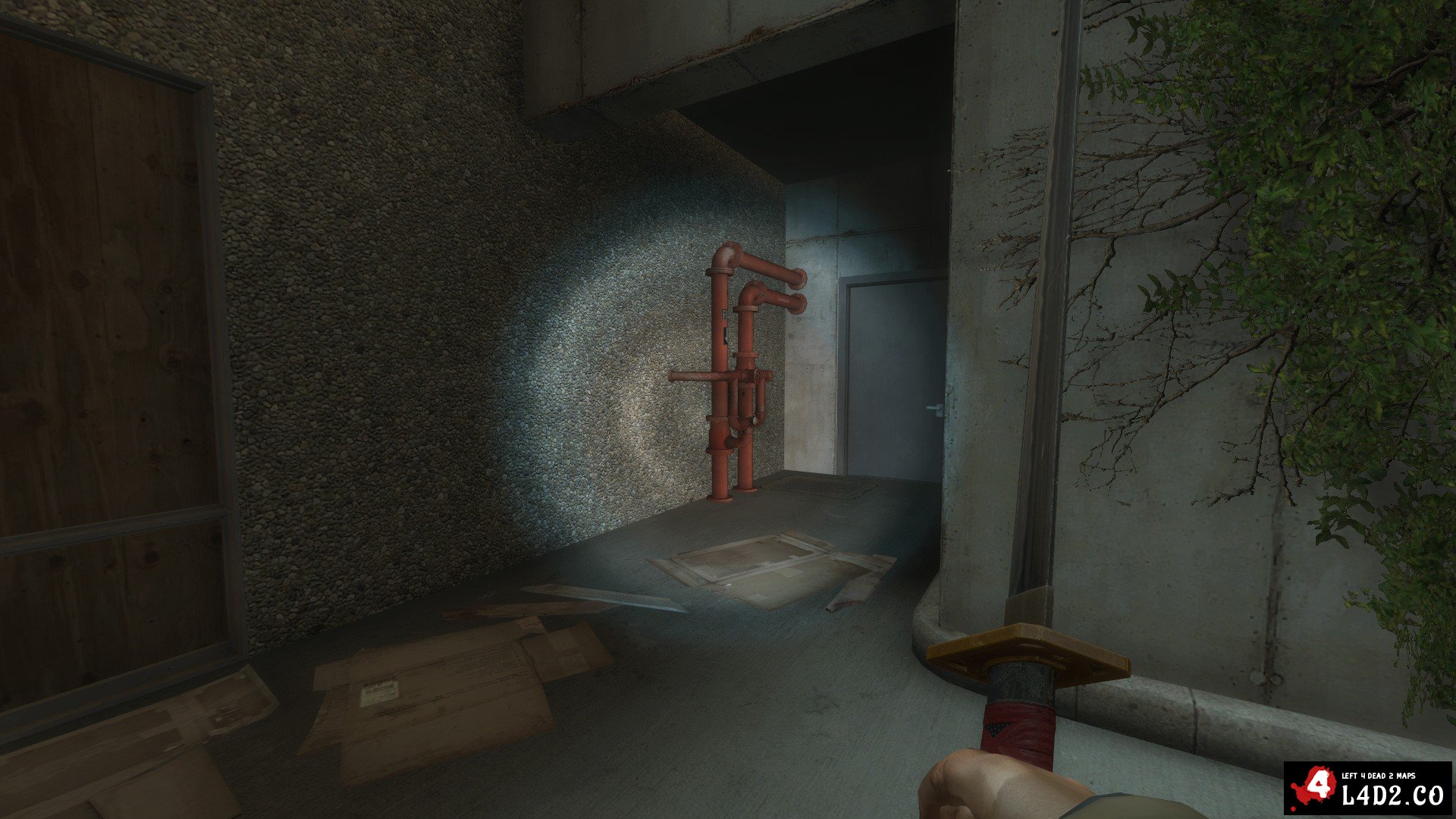
Task: Click the L4D2.CO watermark logo
Action: (x=1367, y=789)
